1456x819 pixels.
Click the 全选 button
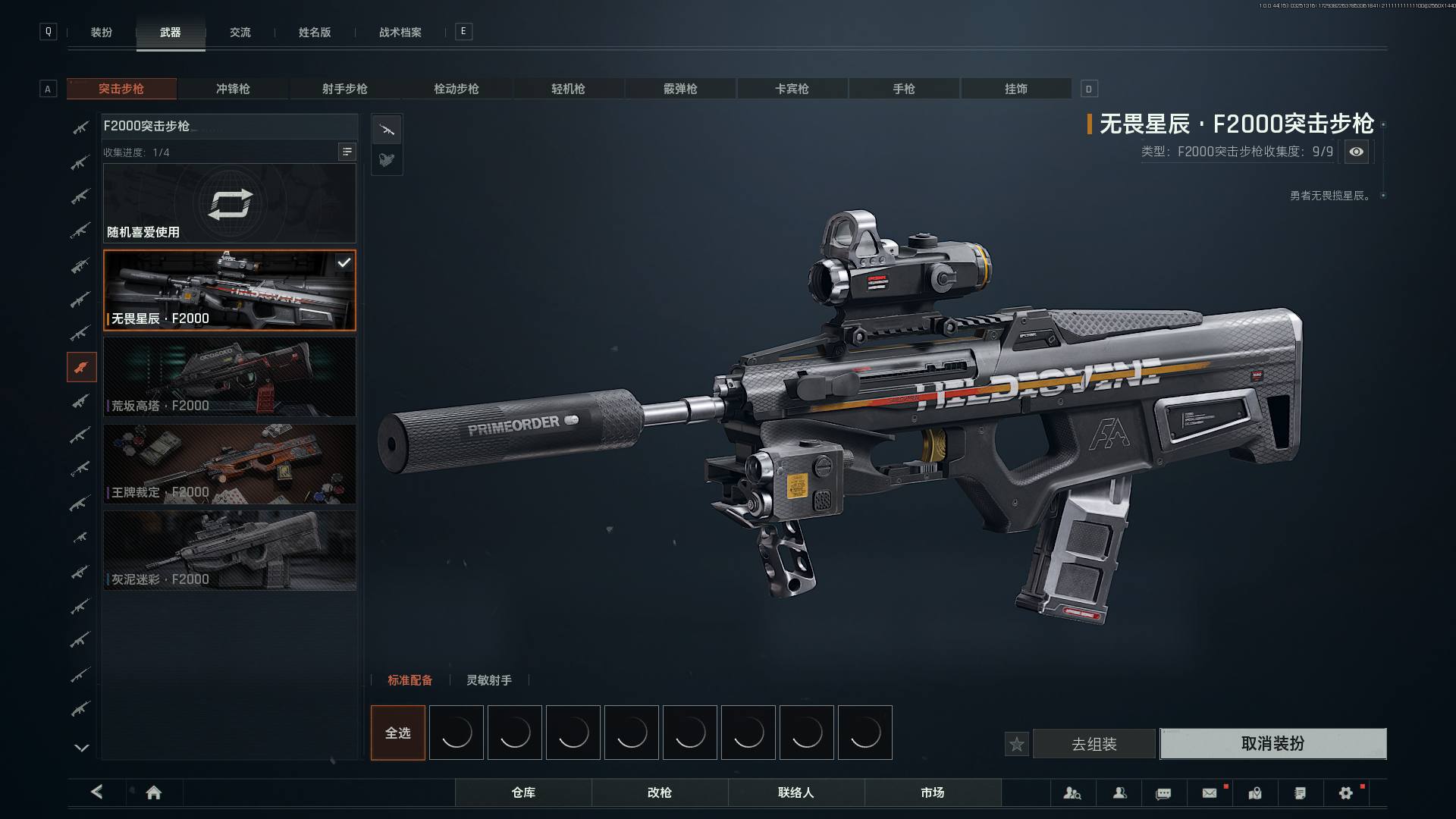(x=397, y=733)
